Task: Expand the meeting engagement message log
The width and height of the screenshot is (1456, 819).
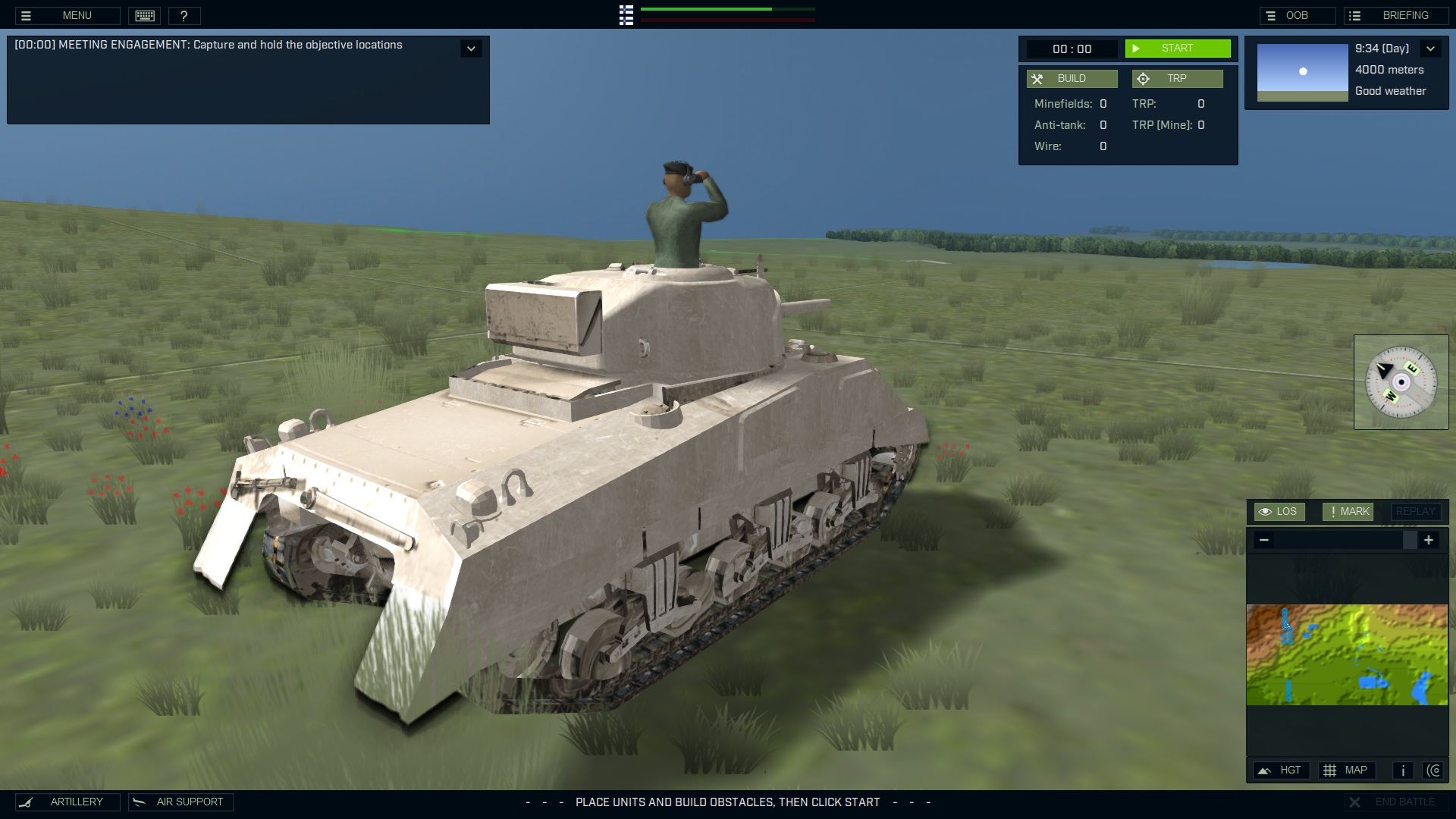Action: [x=471, y=48]
